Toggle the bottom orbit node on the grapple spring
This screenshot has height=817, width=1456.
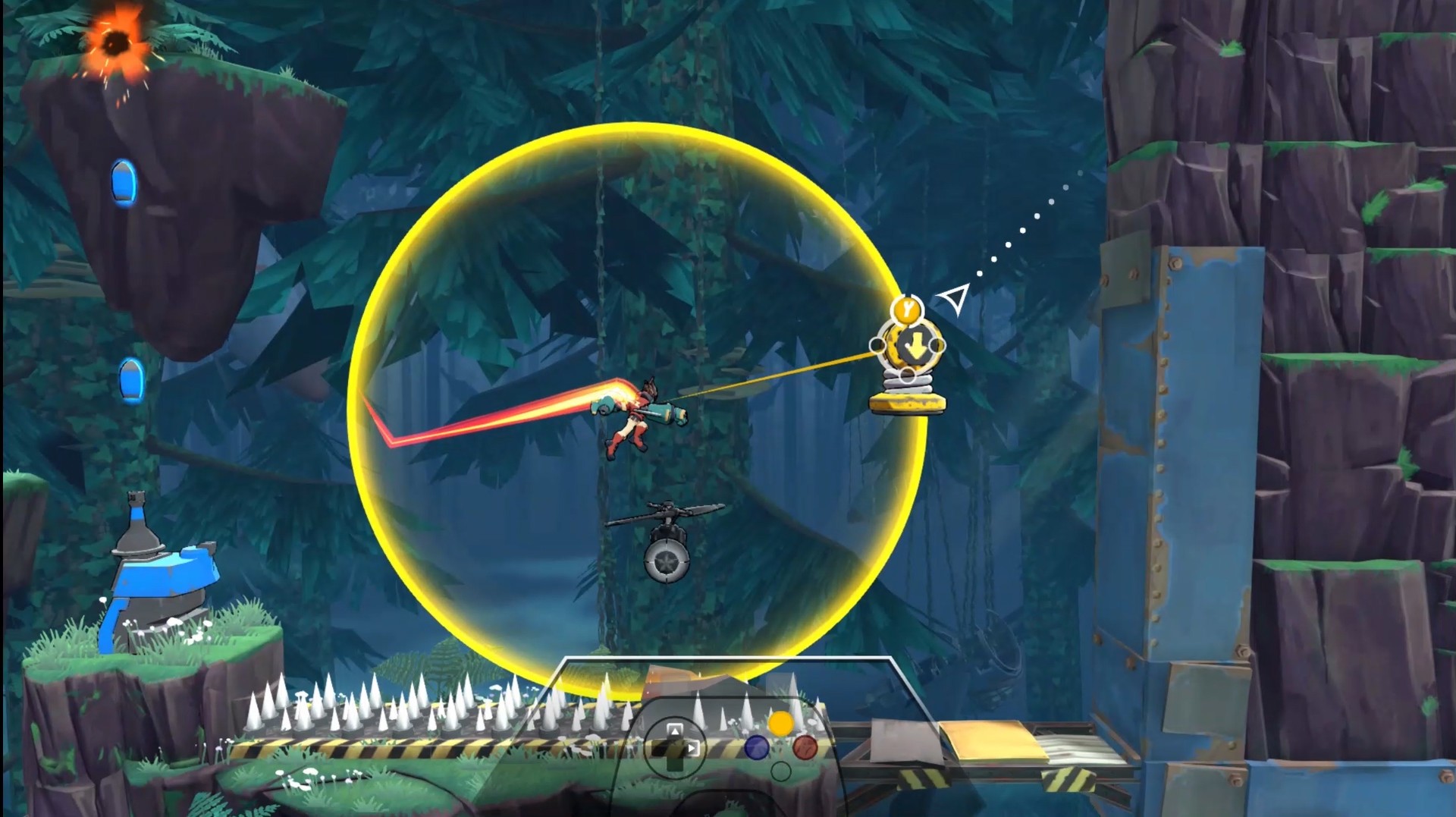pyautogui.click(x=908, y=375)
